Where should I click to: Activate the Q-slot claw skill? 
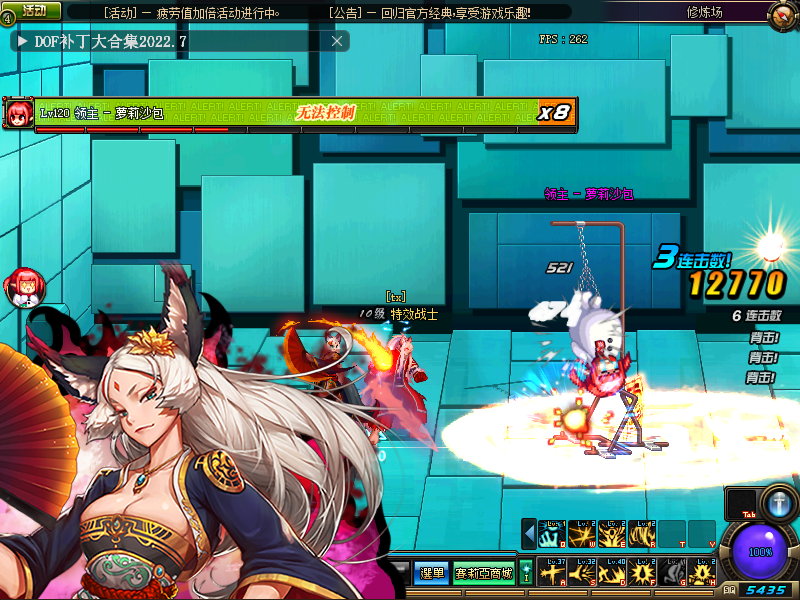pyautogui.click(x=552, y=534)
